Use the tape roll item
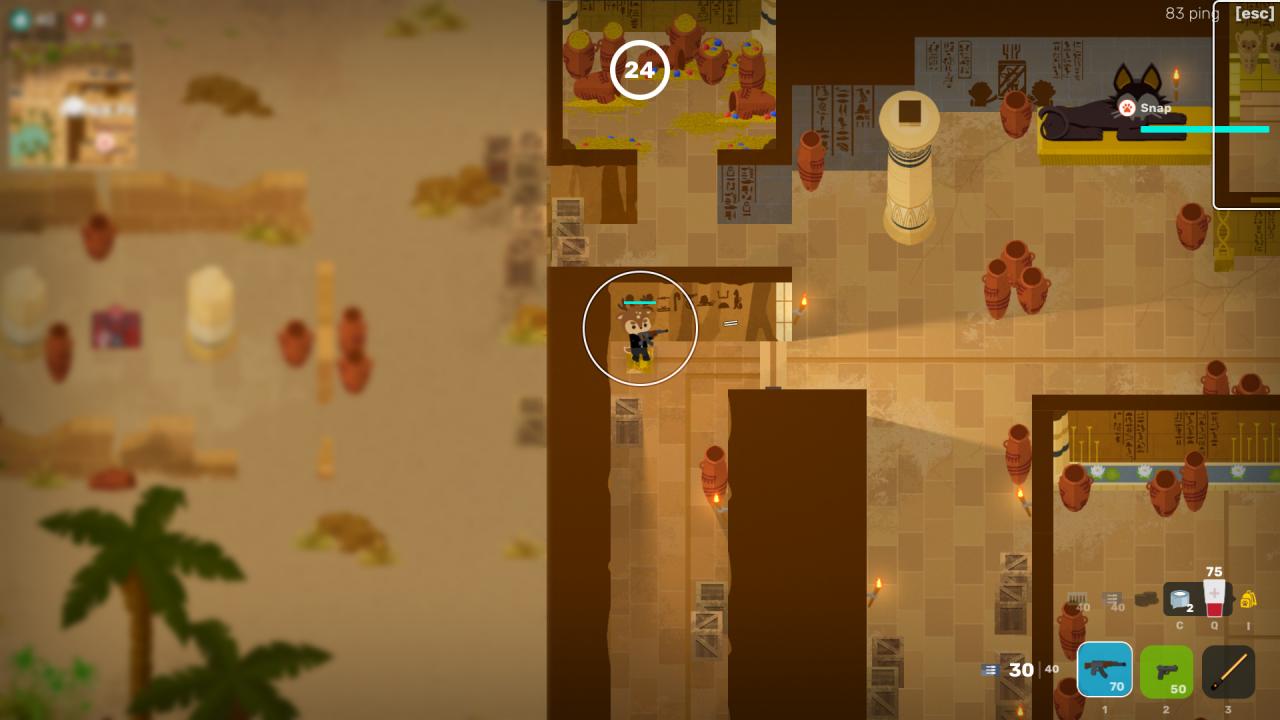 [x=1181, y=600]
